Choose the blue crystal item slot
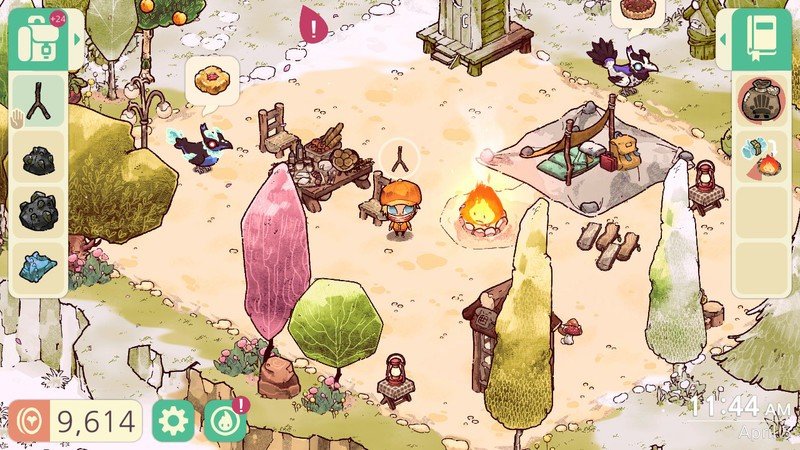The height and width of the screenshot is (450, 800). [39, 266]
